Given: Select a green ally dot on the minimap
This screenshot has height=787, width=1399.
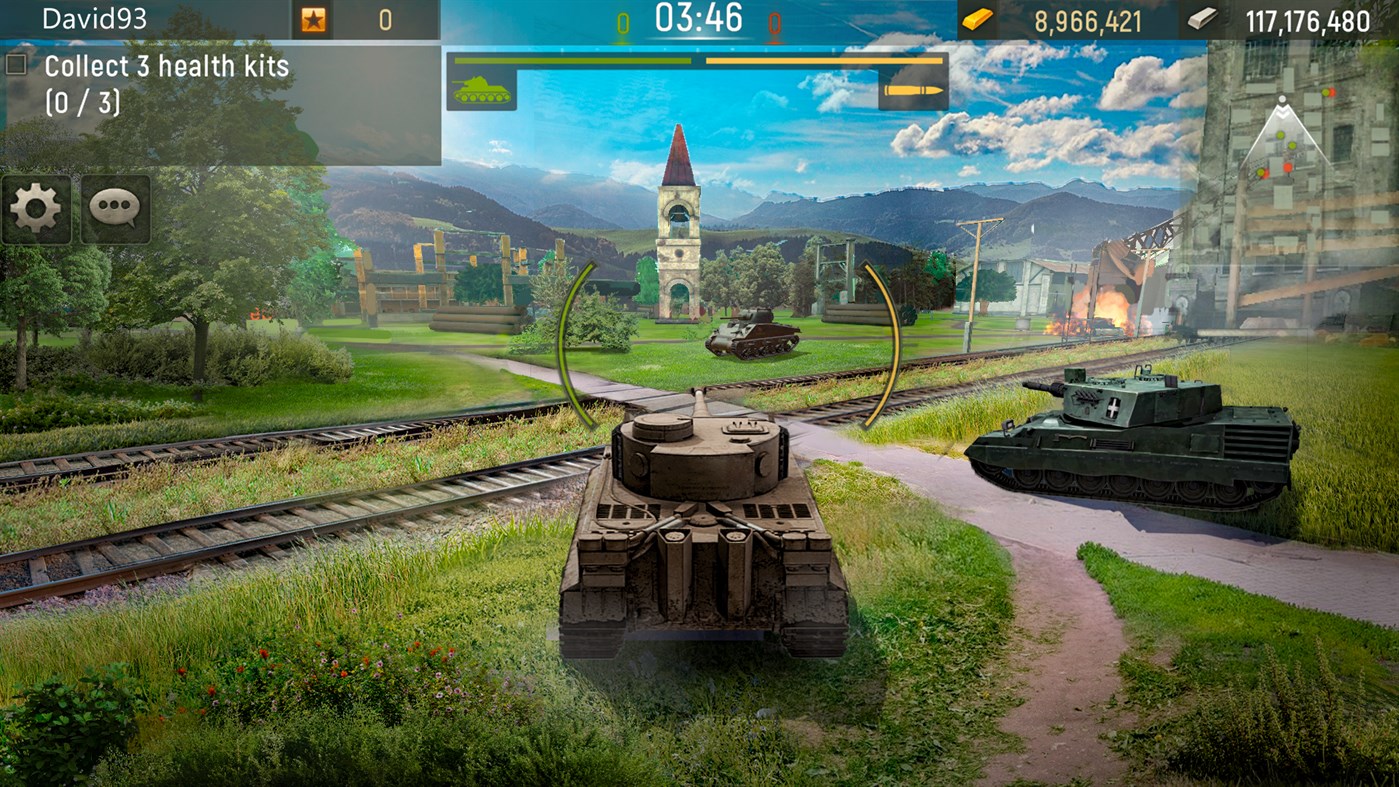Looking at the screenshot, I should click(x=1280, y=136).
